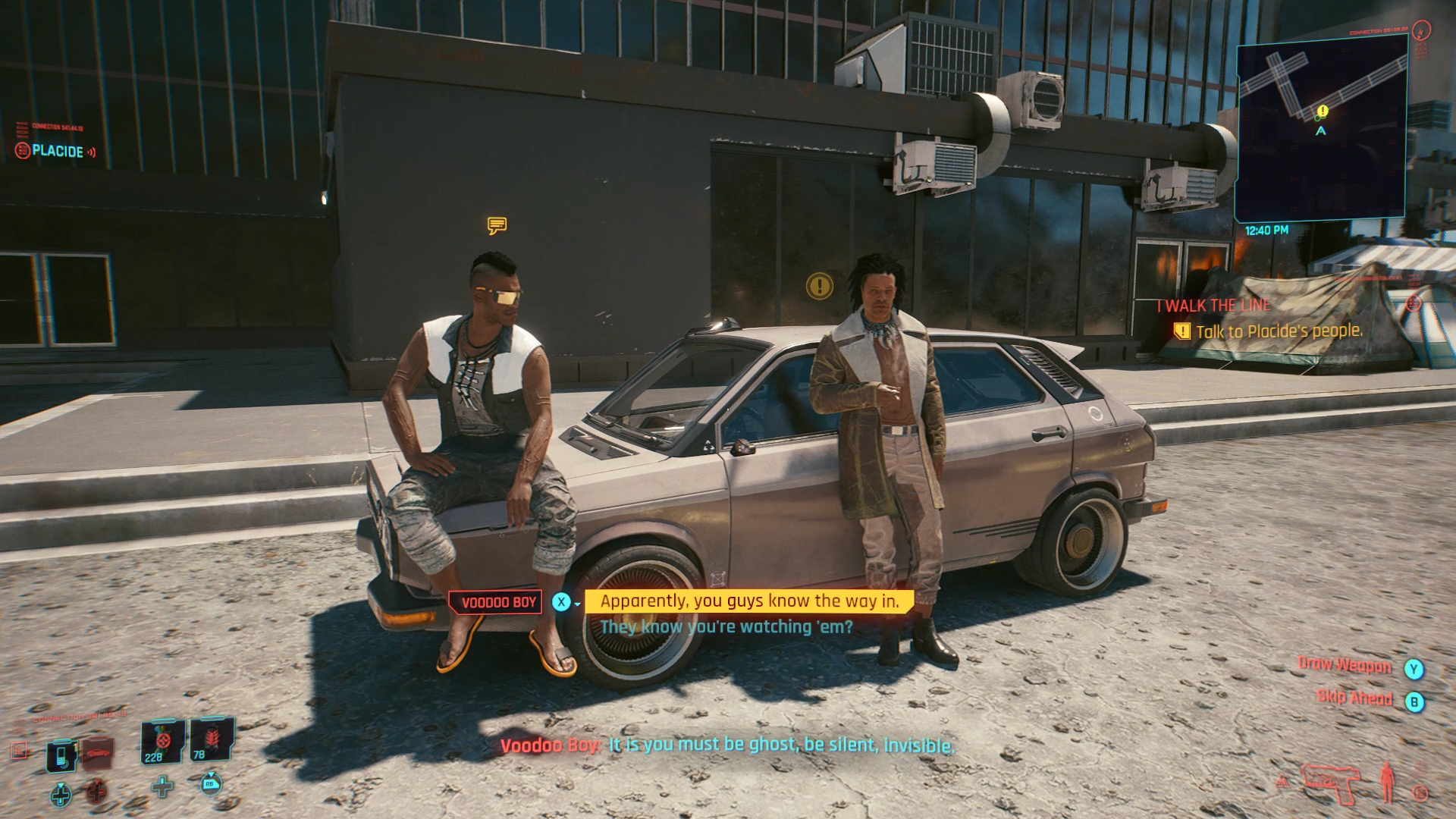Click the pistol silhouette in the bottom-right HUD

1330,785
